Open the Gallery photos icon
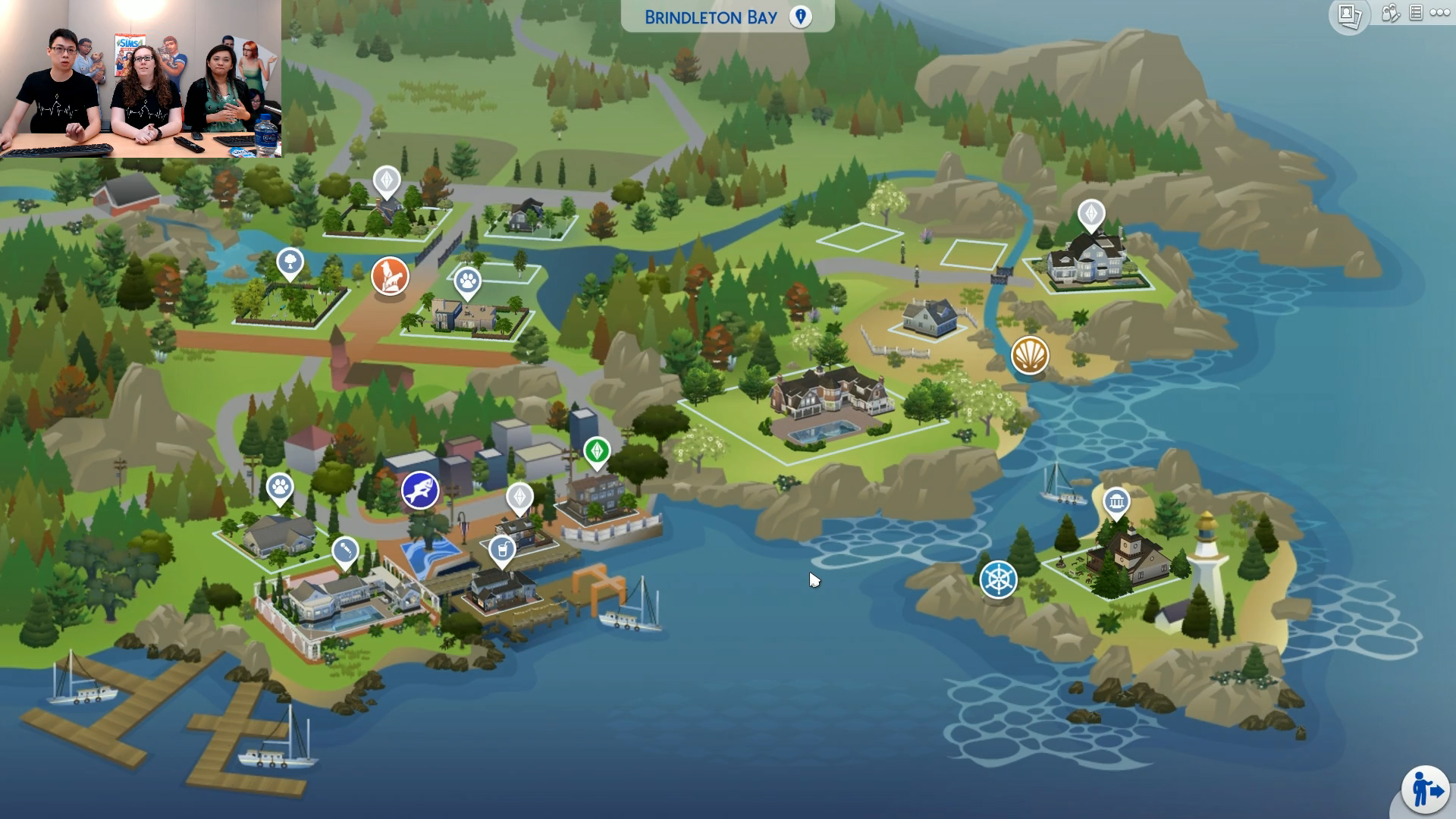Viewport: 1456px width, 819px height. pos(1349,15)
